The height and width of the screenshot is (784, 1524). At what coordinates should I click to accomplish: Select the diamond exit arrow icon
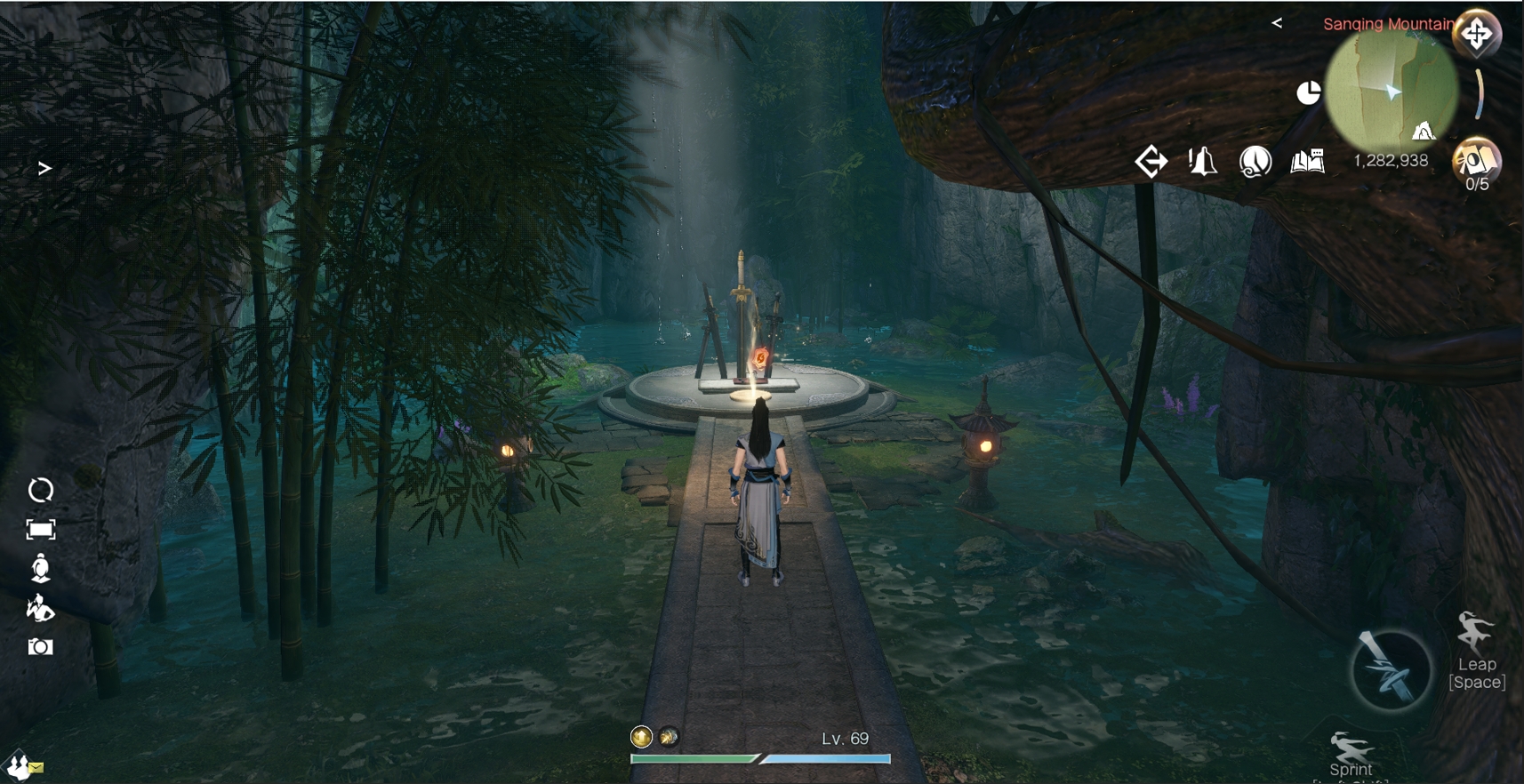(x=1151, y=162)
